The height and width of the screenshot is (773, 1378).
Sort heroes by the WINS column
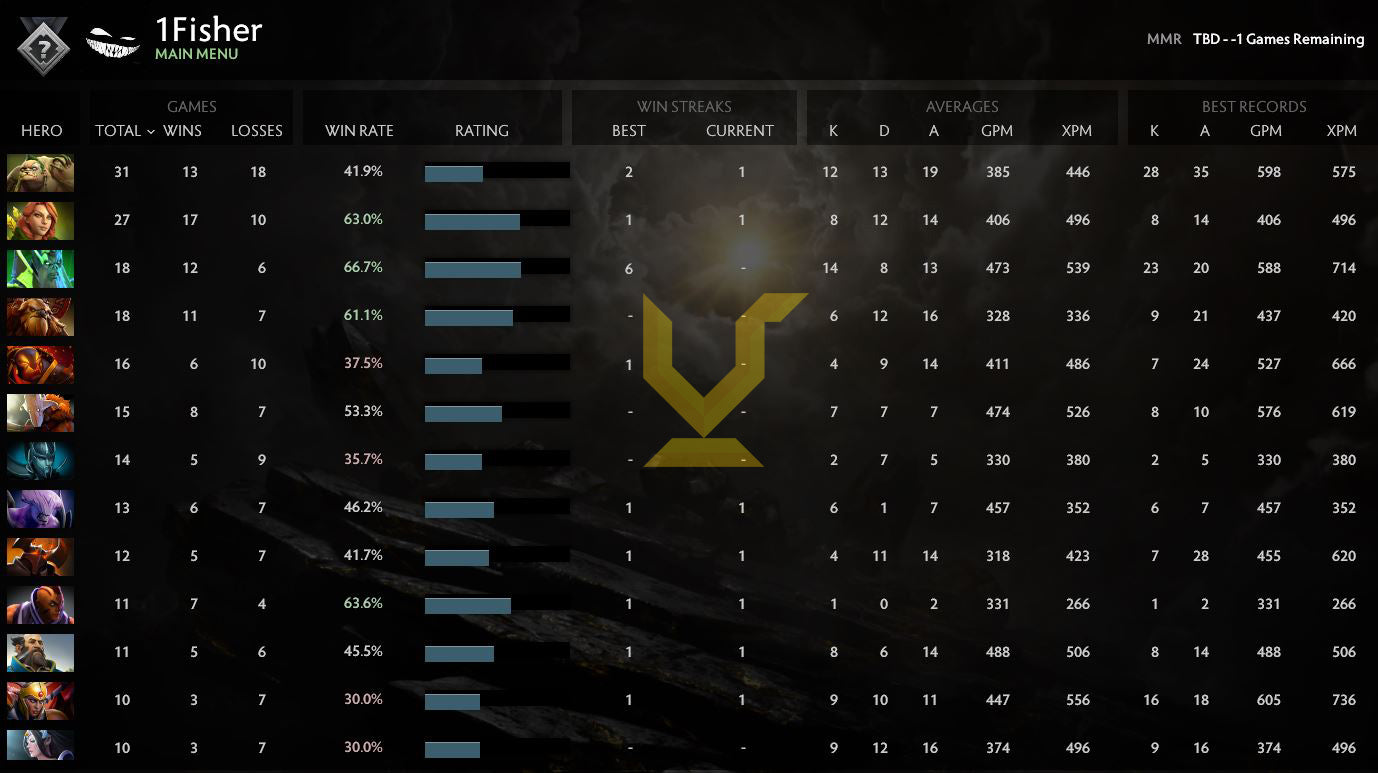pos(181,131)
